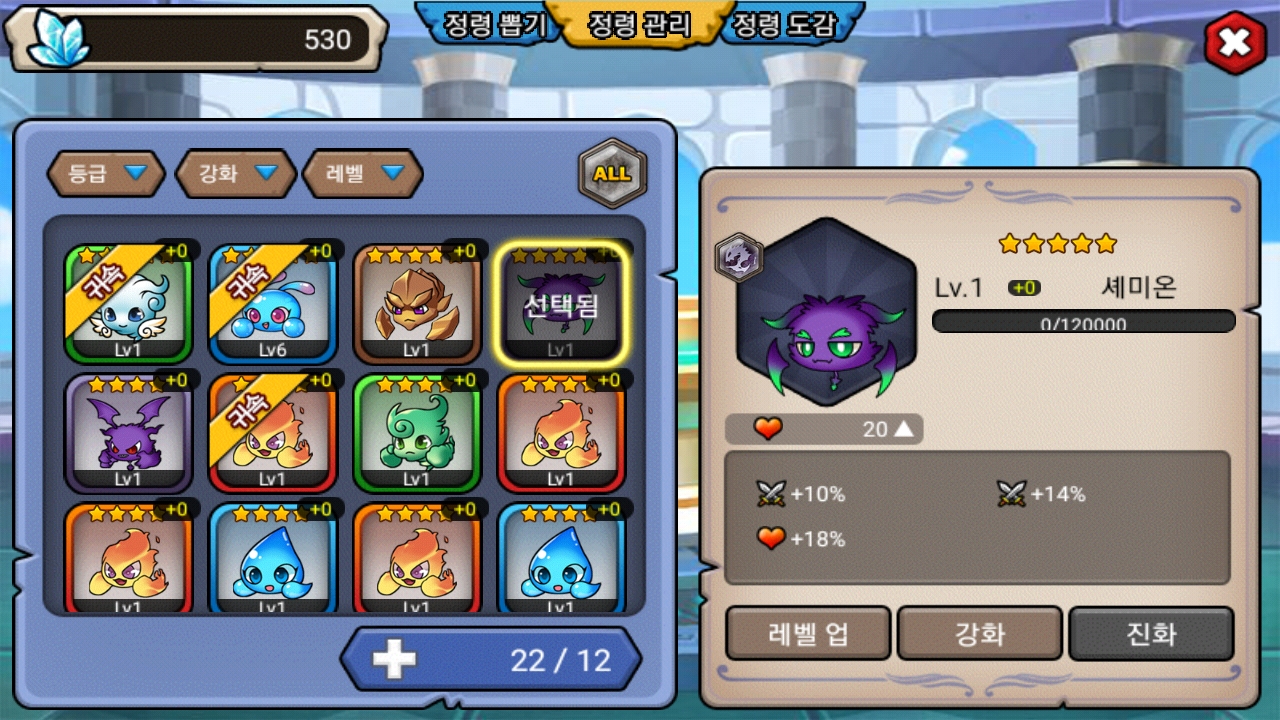Open the 정령 도감 tab

point(784,25)
